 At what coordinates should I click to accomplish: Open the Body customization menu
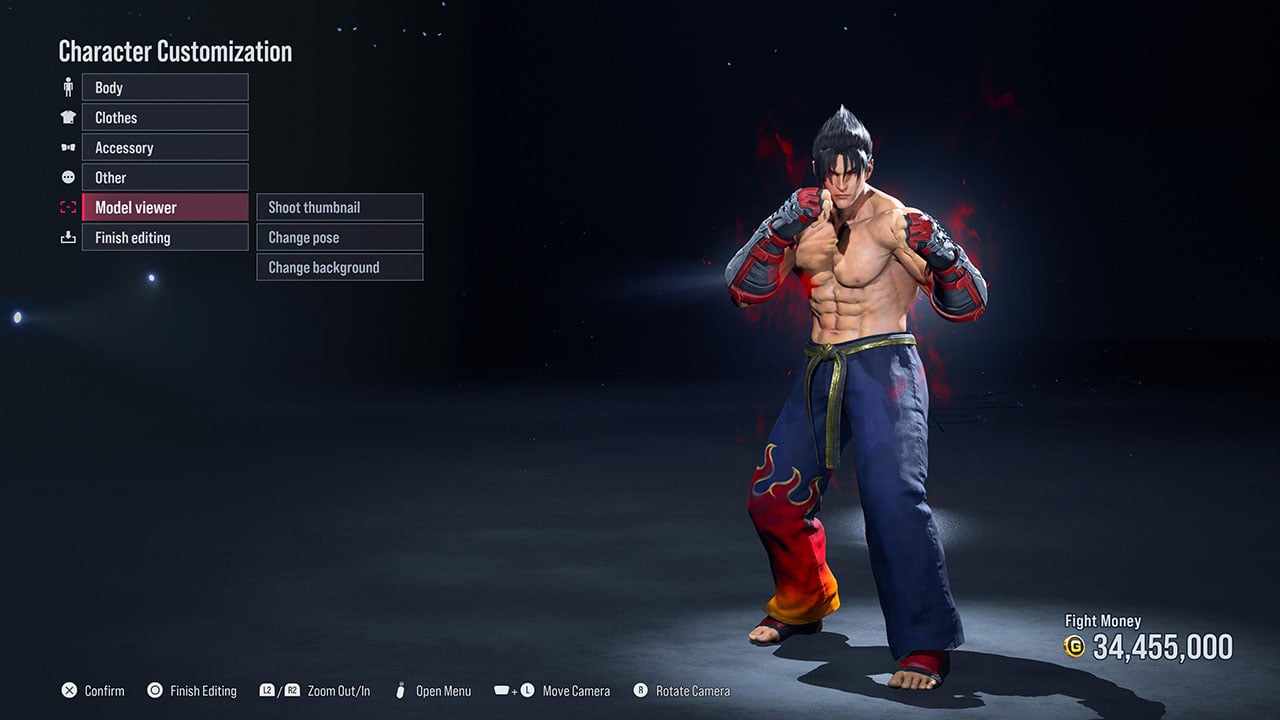(x=164, y=87)
